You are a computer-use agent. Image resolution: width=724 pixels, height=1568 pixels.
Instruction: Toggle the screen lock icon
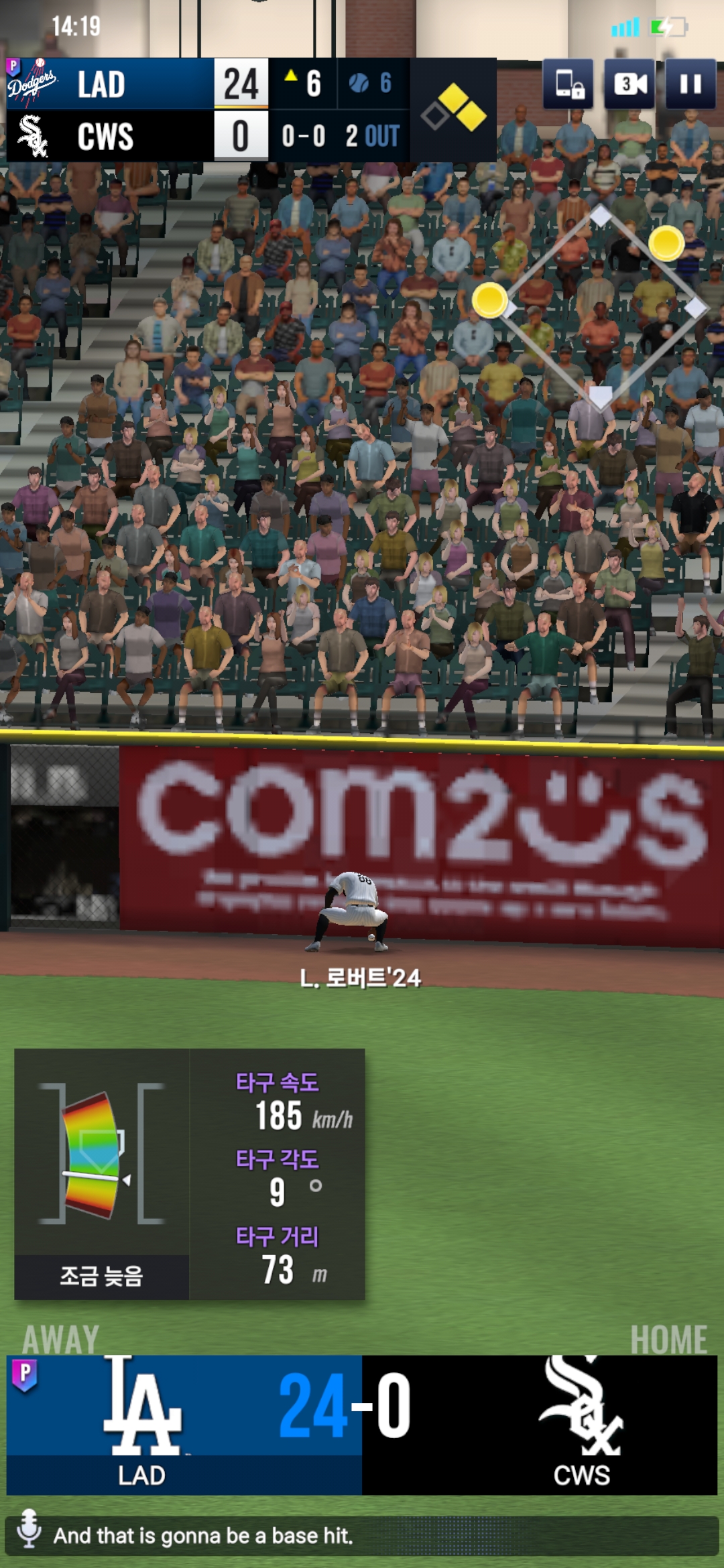coord(568,84)
